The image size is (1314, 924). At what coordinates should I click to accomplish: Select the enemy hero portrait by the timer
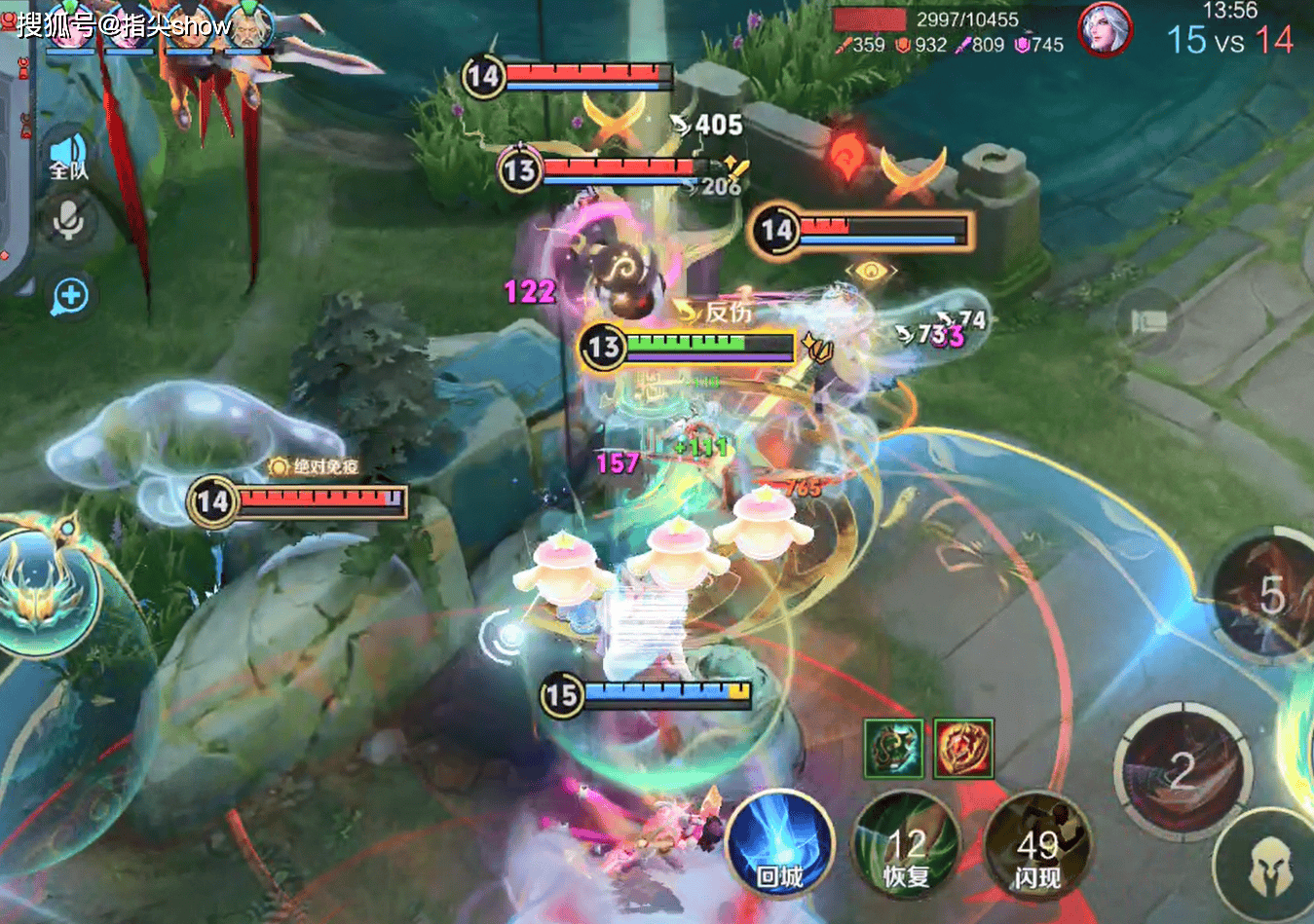pyautogui.click(x=1105, y=28)
